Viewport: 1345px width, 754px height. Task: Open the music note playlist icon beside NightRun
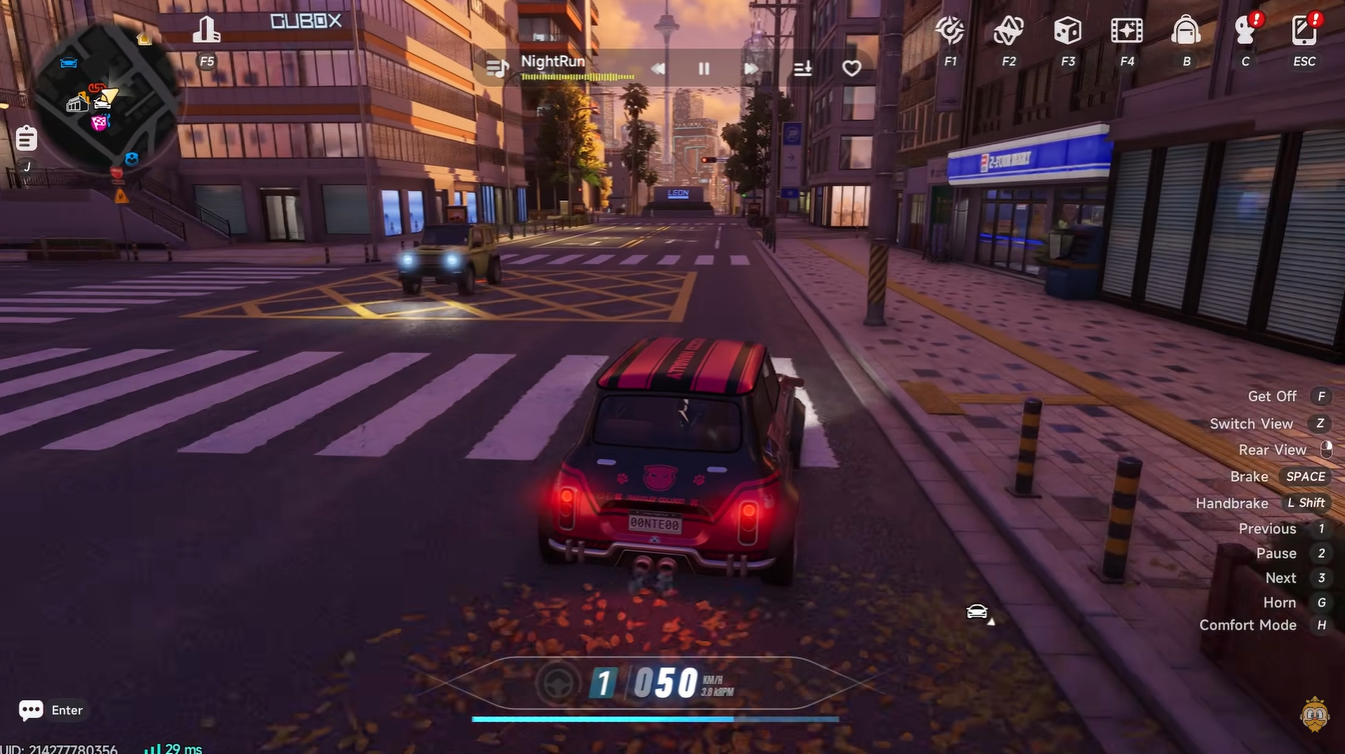point(497,66)
